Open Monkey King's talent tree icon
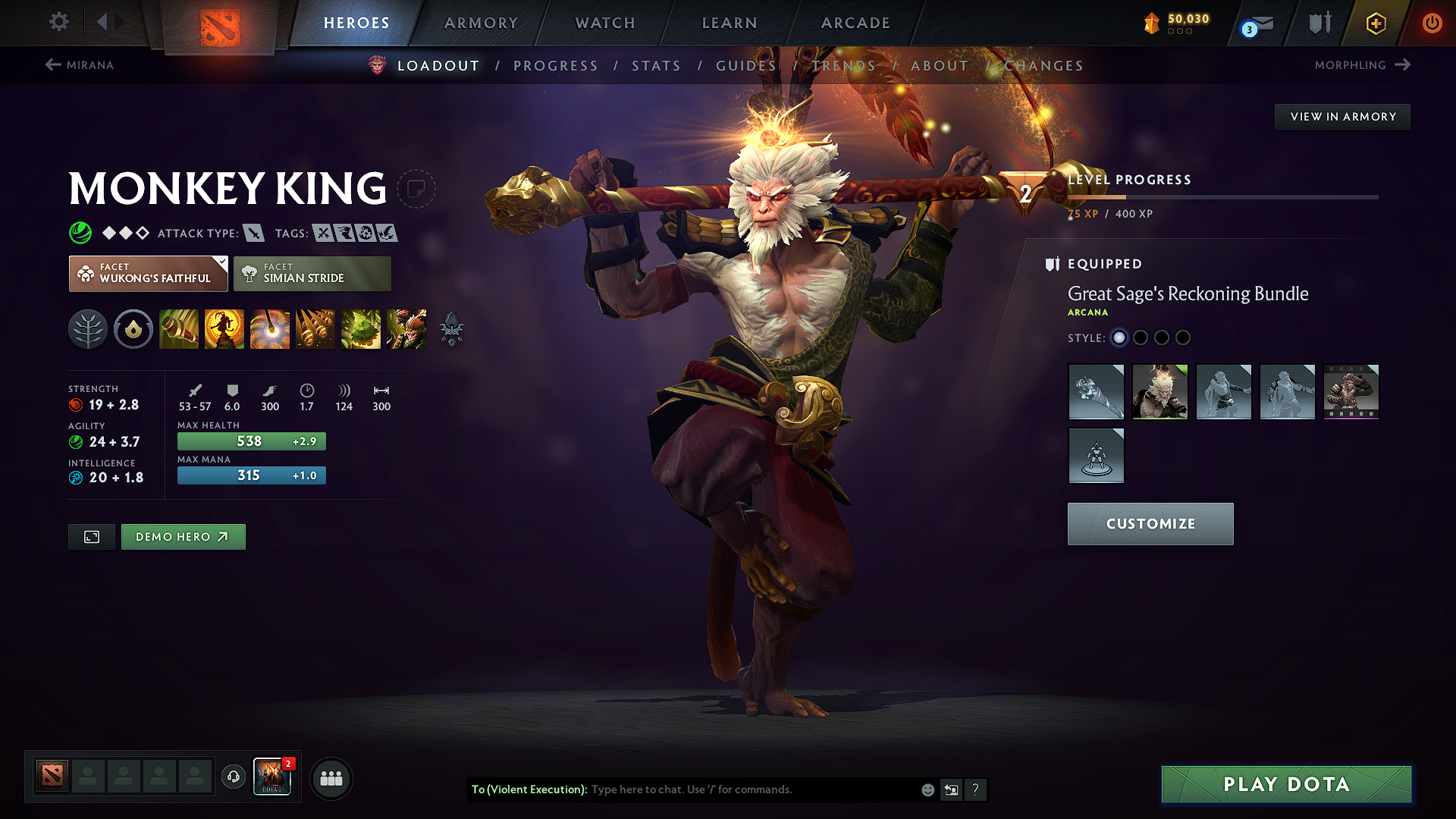Image resolution: width=1456 pixels, height=819 pixels. (88, 328)
